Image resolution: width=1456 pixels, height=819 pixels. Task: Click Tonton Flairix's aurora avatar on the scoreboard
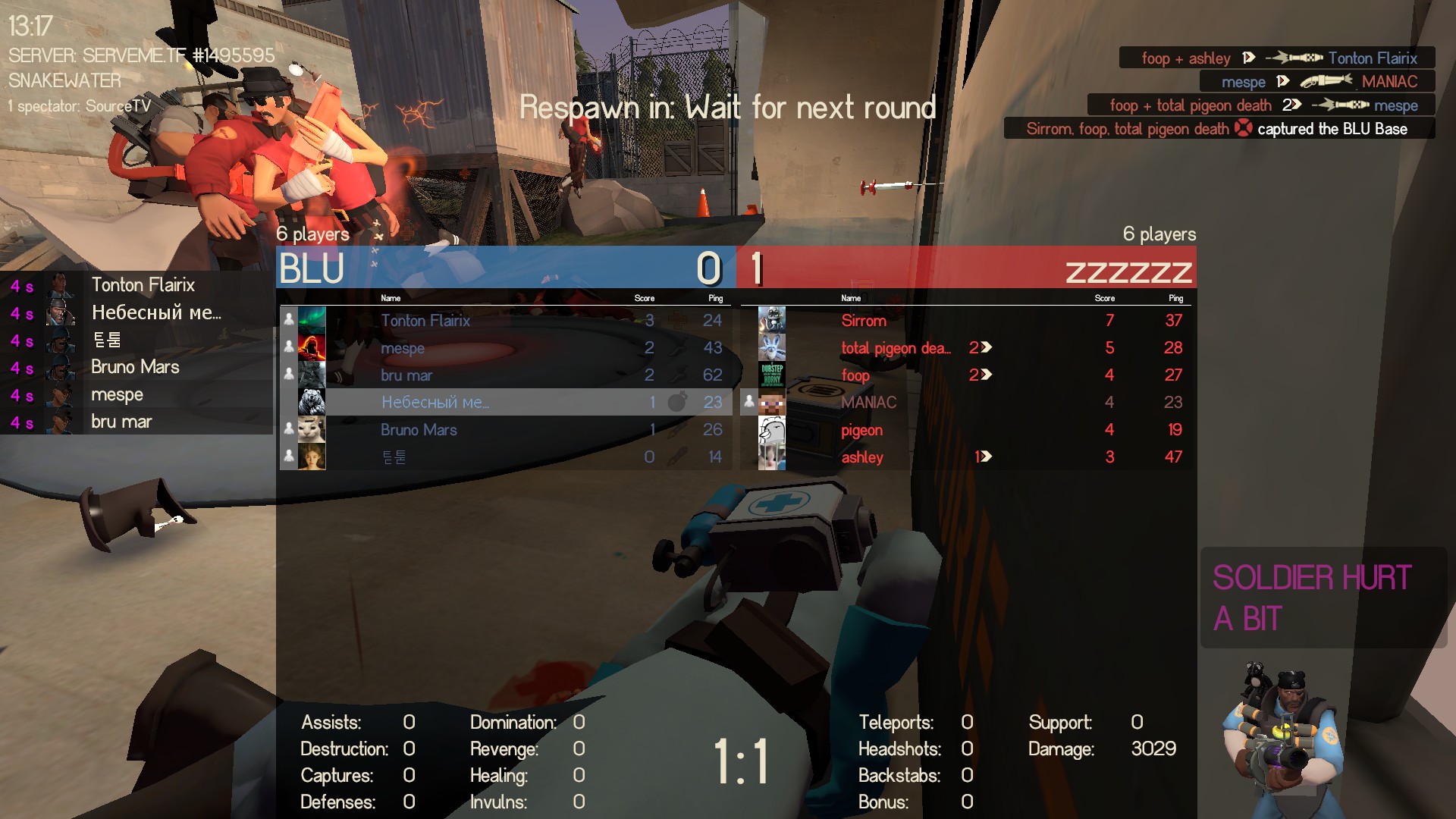pos(312,320)
